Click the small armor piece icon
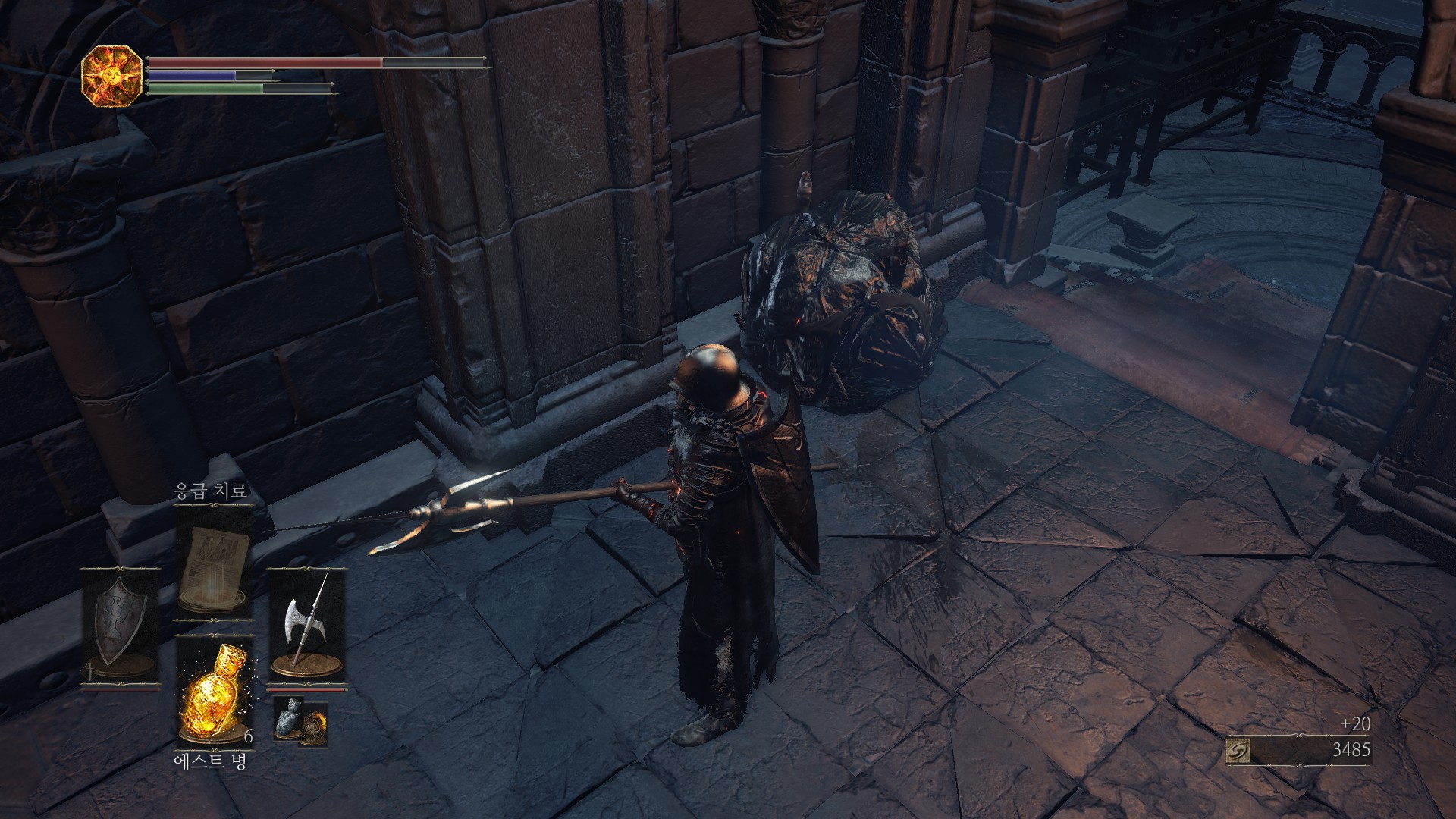 pyautogui.click(x=289, y=719)
